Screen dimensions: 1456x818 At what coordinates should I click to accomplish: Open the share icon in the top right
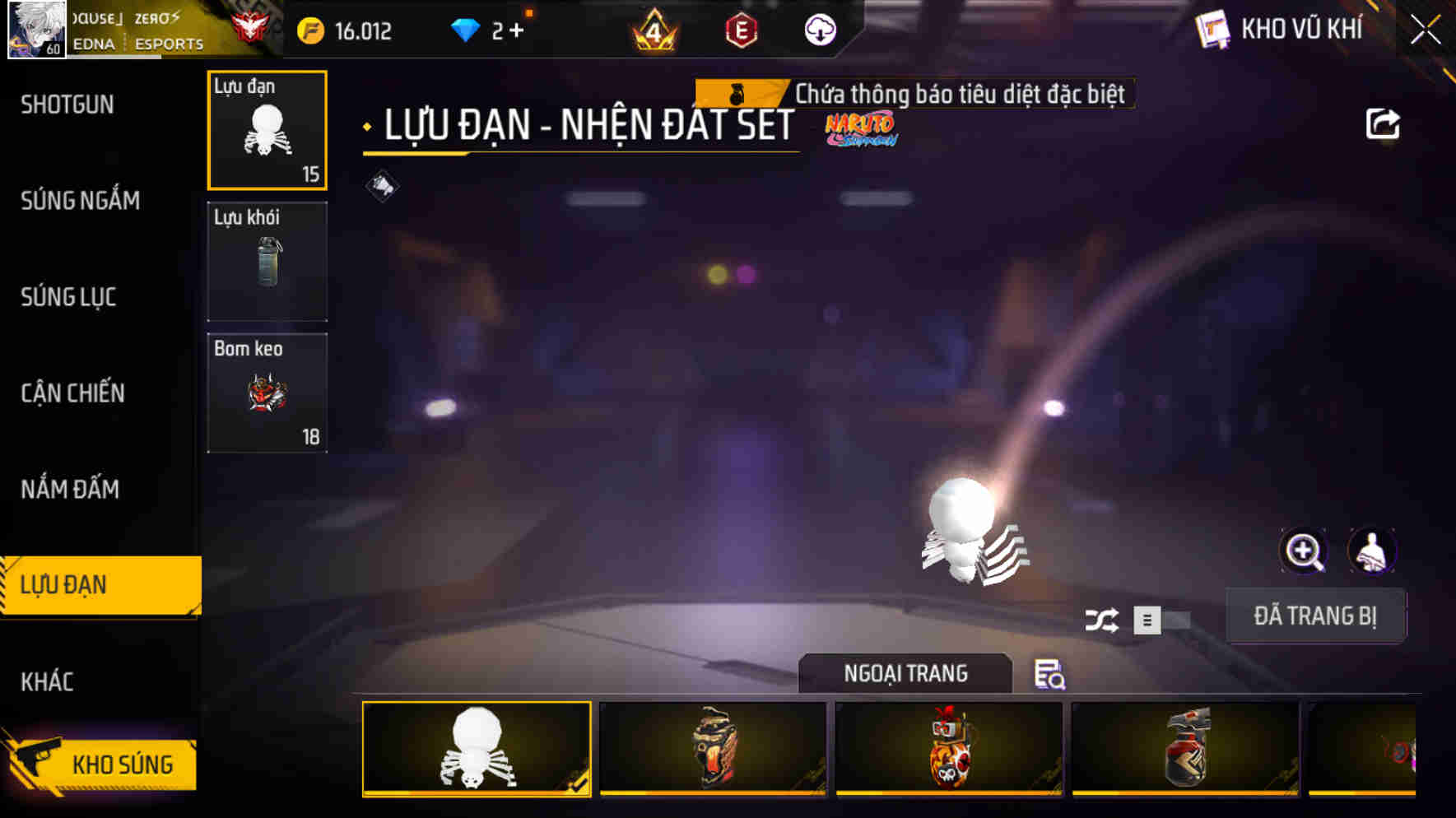tap(1382, 123)
